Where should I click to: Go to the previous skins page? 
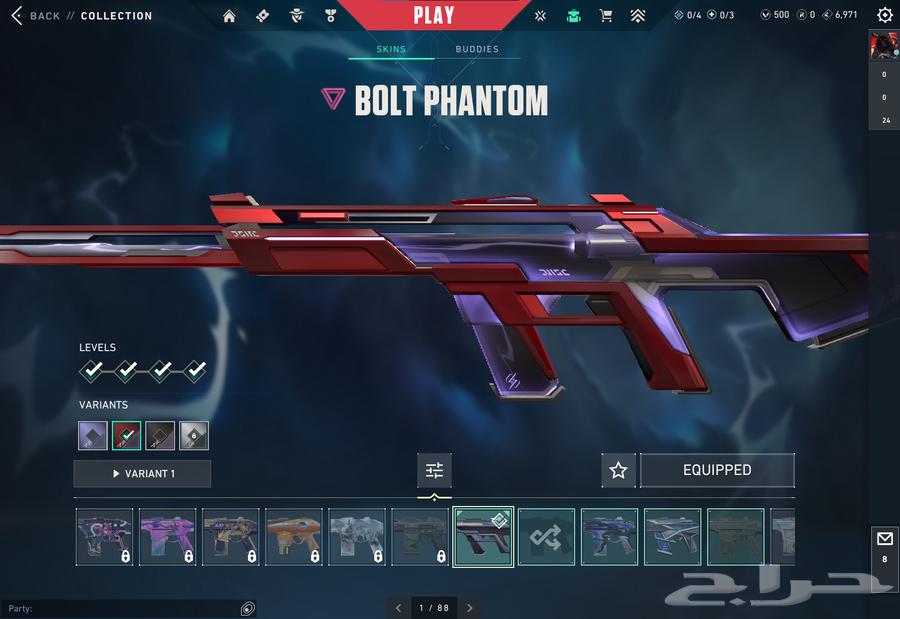pos(398,608)
